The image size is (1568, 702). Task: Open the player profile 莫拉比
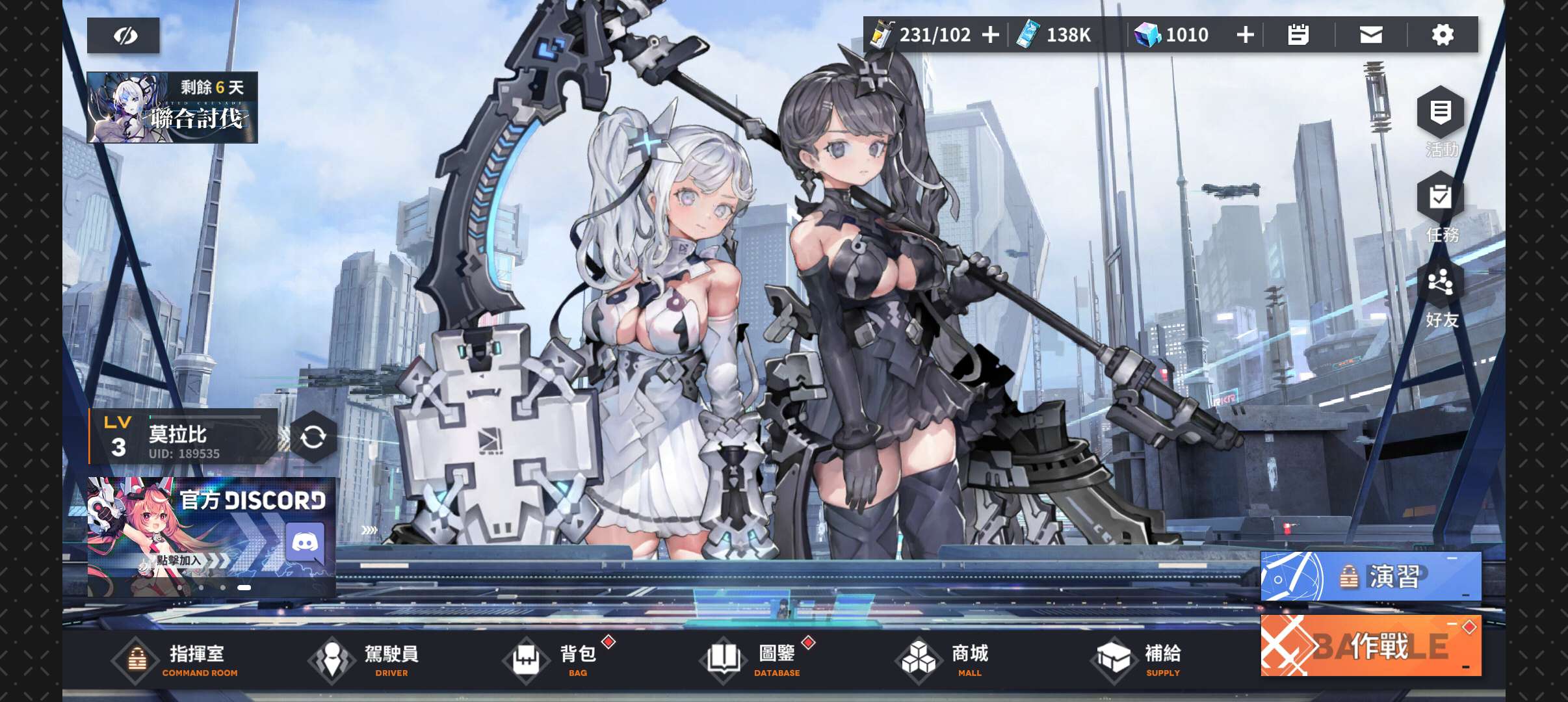point(183,437)
